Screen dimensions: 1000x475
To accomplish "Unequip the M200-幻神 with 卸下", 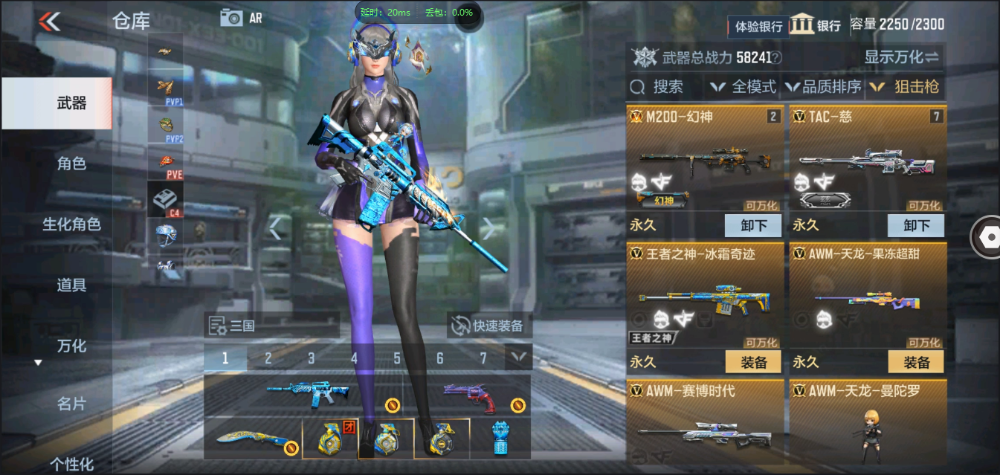I will click(752, 225).
